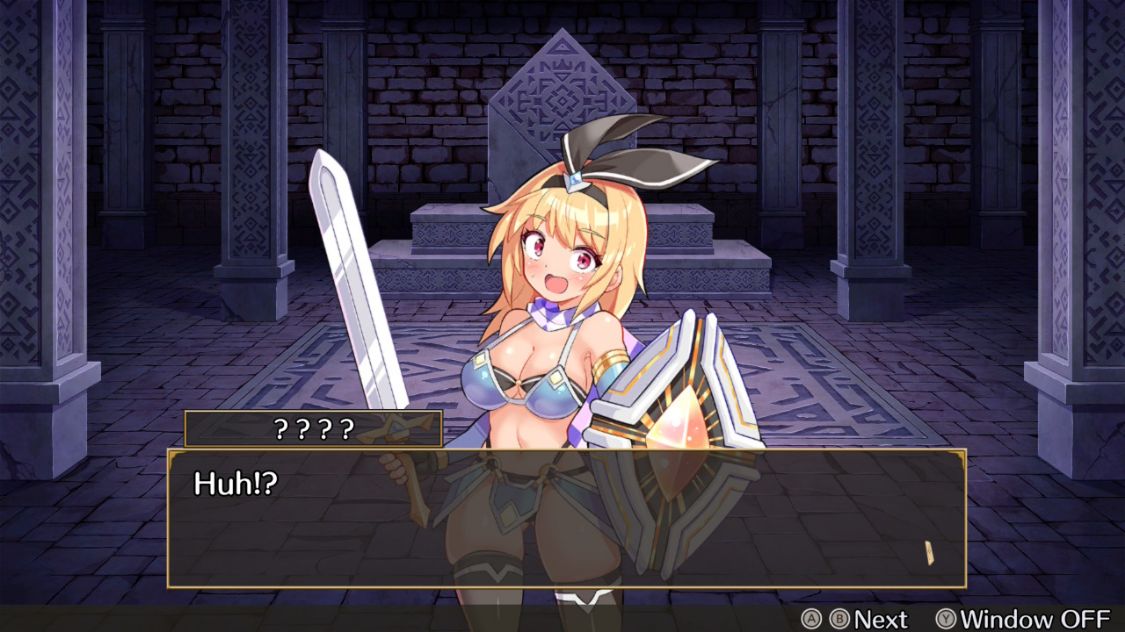
Task: Advance the "Huh!?" dialogue box
Action: pyautogui.click(x=566, y=518)
